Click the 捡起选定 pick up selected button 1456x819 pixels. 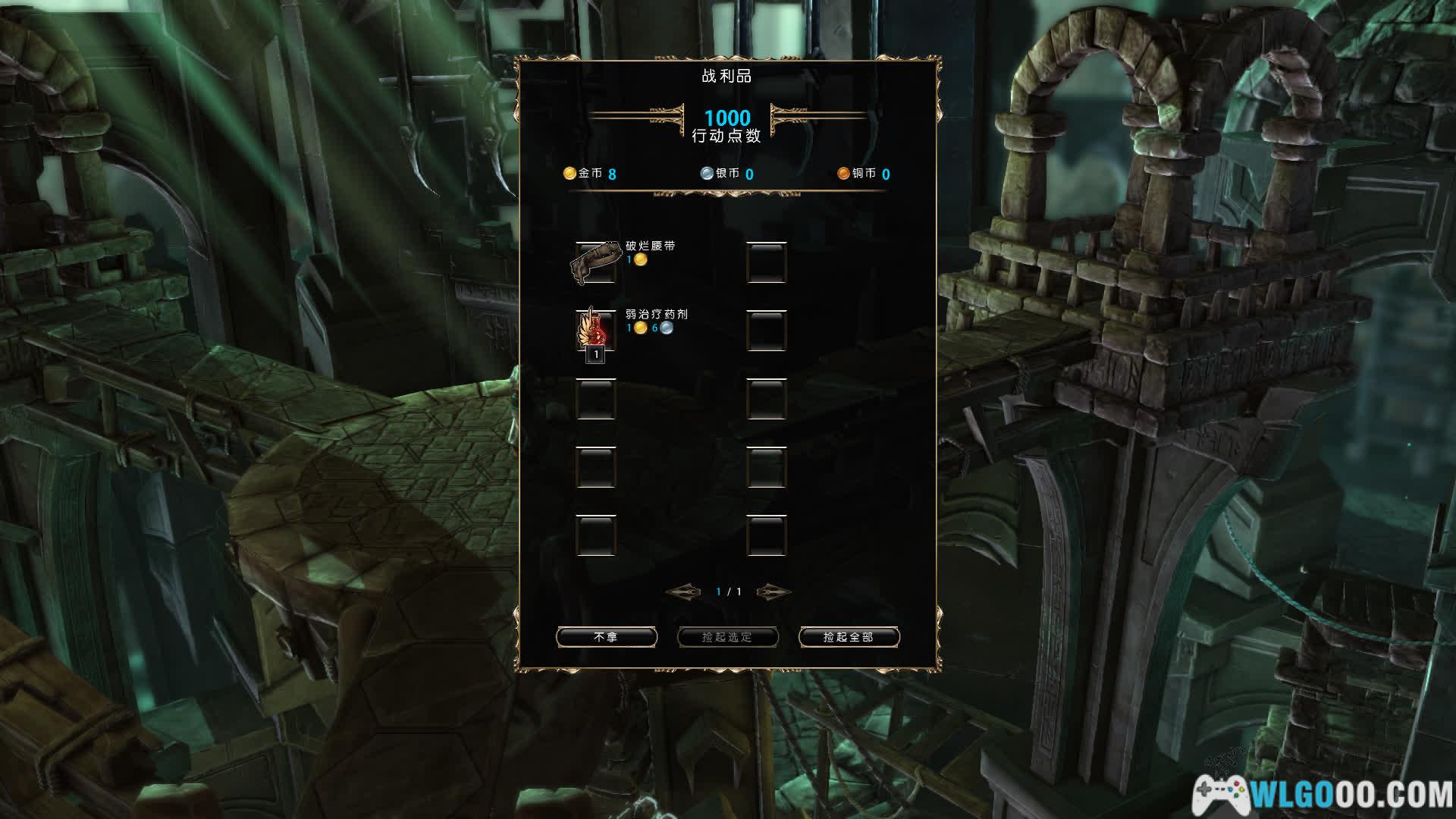pyautogui.click(x=727, y=637)
